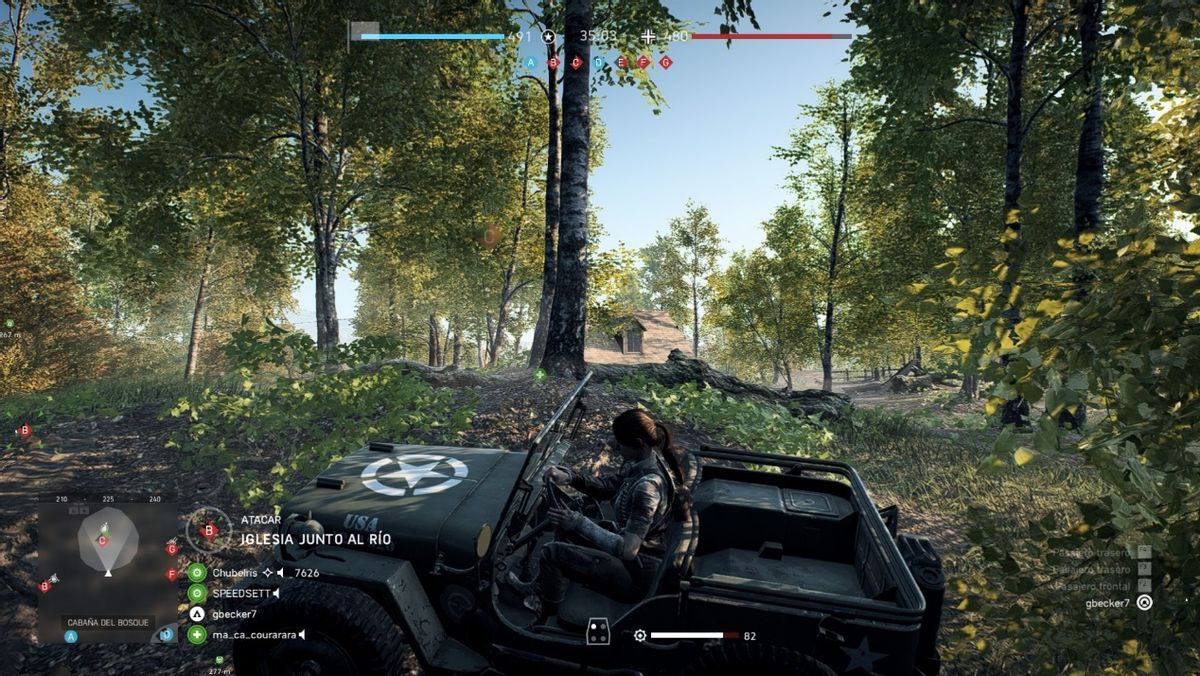
Task: Select flag G in the top objective bar
Action: (666, 62)
